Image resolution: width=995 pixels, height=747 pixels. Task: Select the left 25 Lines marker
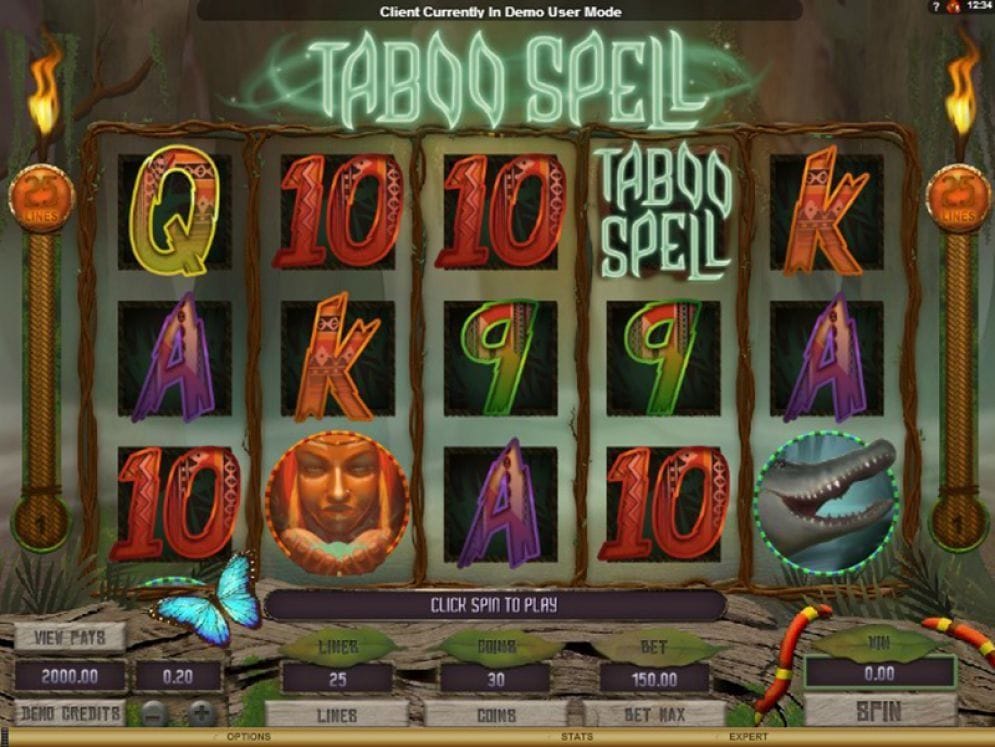[41, 197]
